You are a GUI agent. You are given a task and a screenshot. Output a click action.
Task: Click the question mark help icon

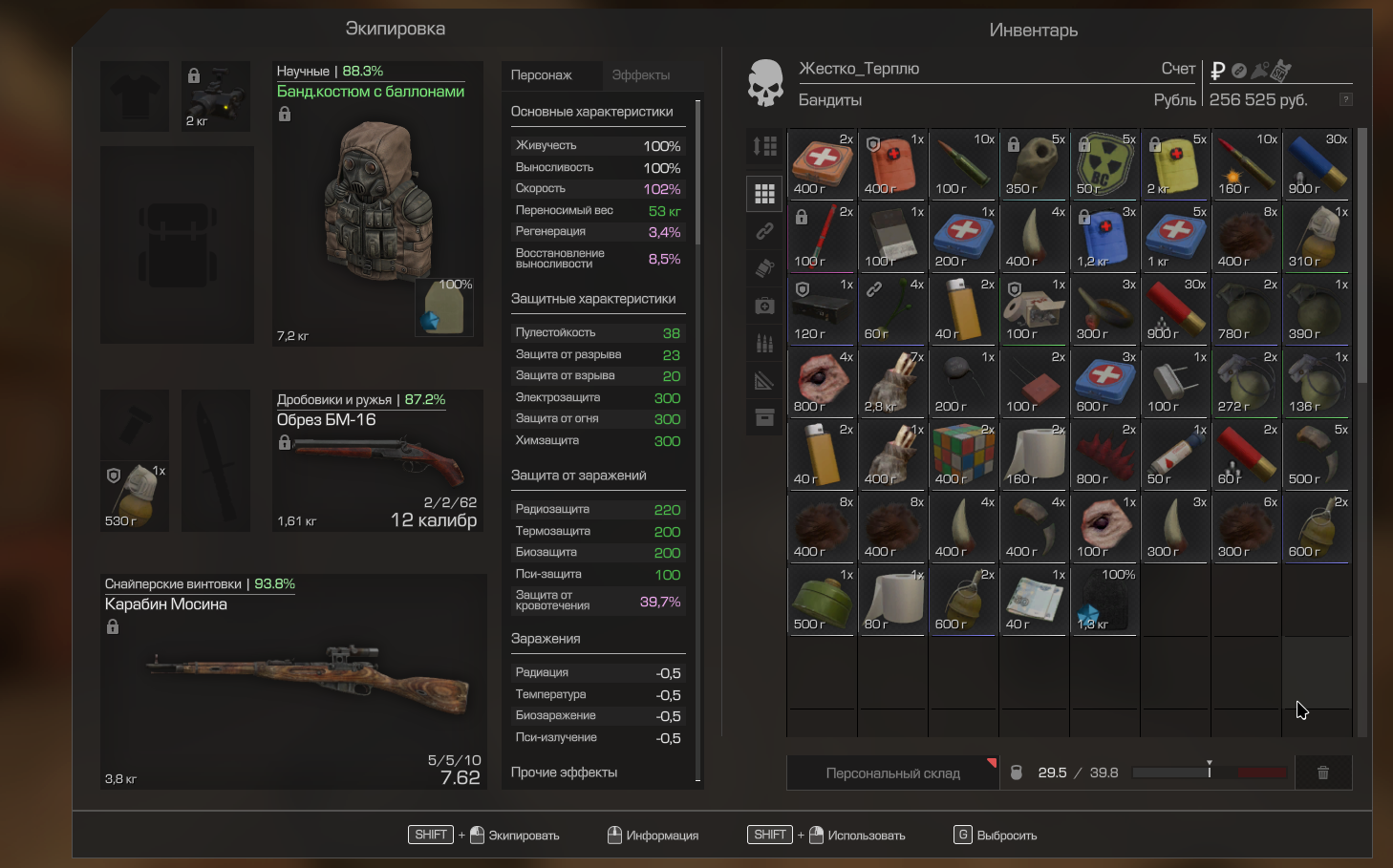(1345, 99)
